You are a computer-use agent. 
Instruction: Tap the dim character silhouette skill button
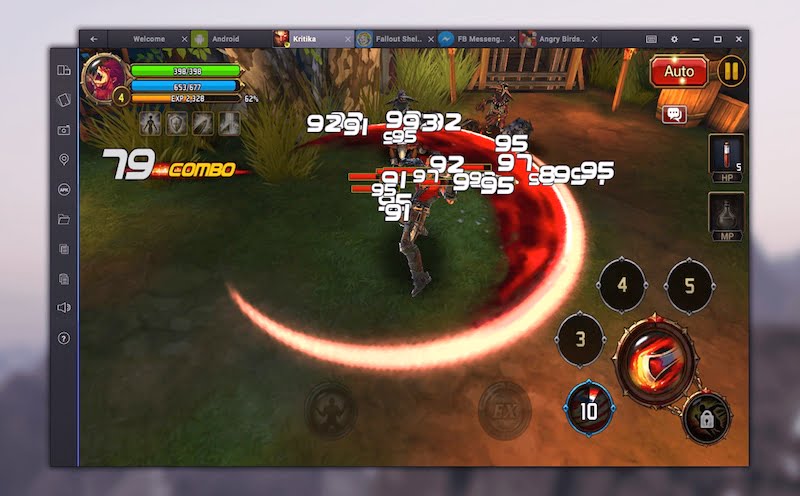click(330, 408)
